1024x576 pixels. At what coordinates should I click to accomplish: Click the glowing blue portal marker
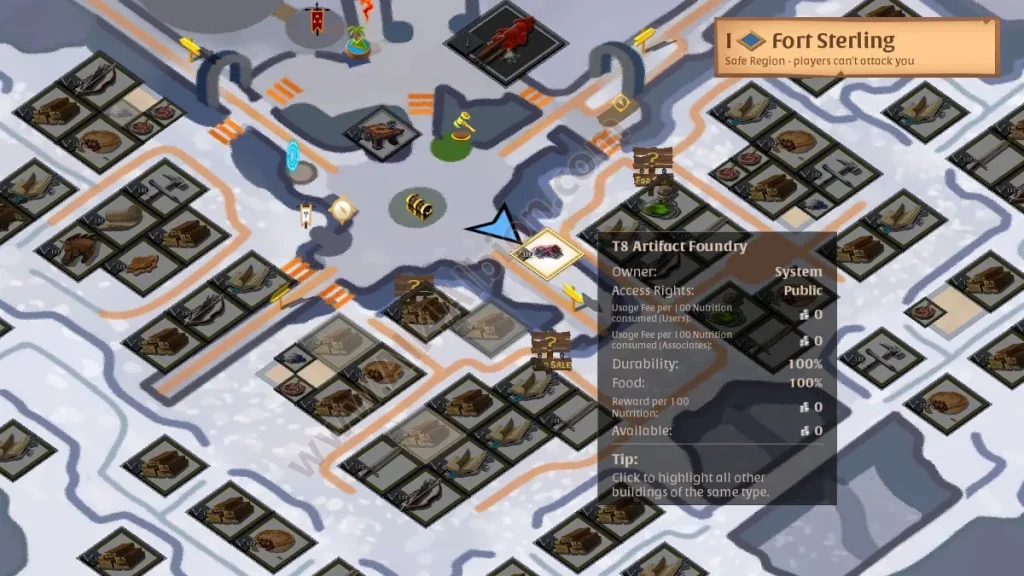(x=293, y=156)
